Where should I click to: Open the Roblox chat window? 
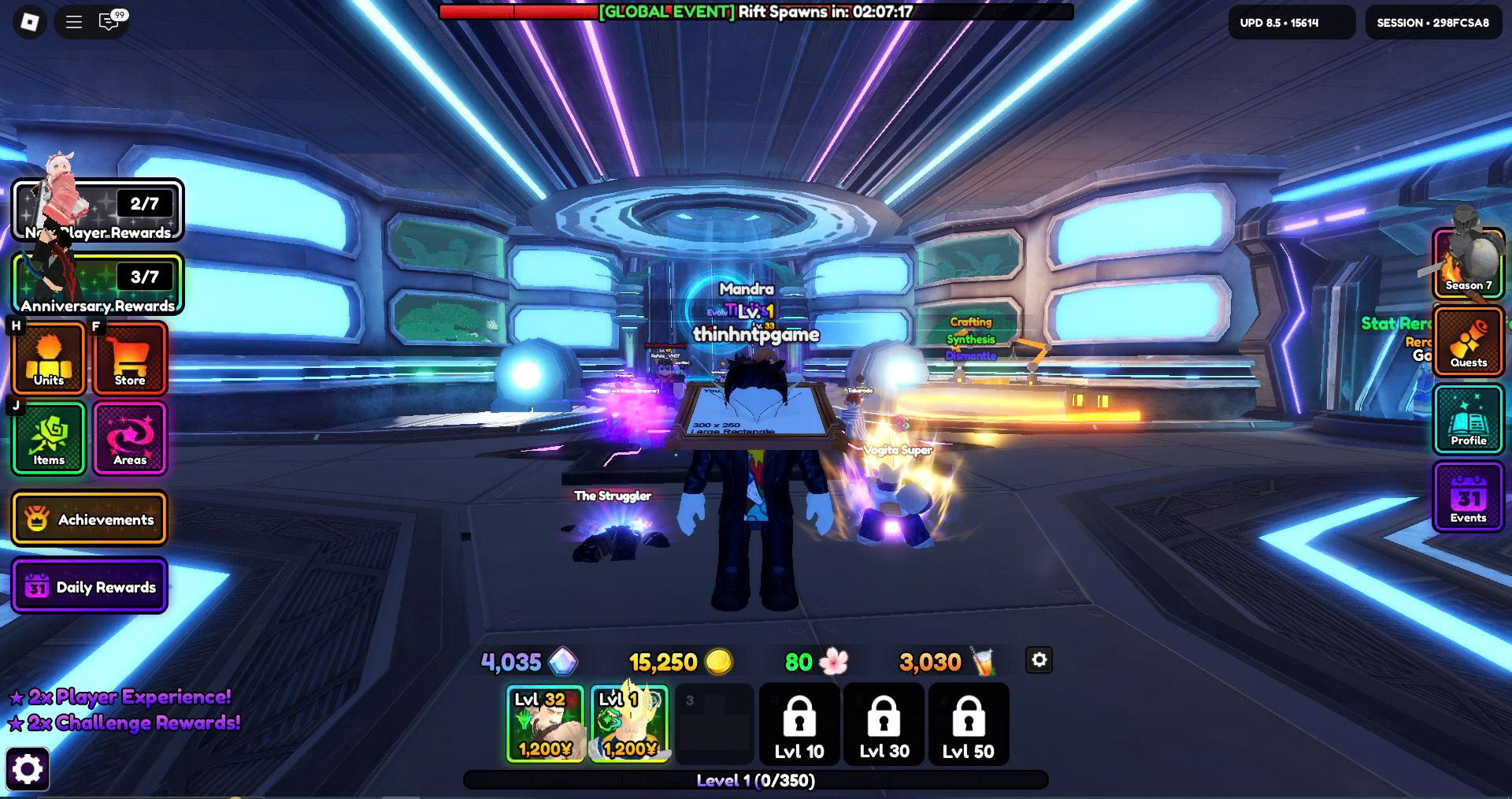pos(109,21)
